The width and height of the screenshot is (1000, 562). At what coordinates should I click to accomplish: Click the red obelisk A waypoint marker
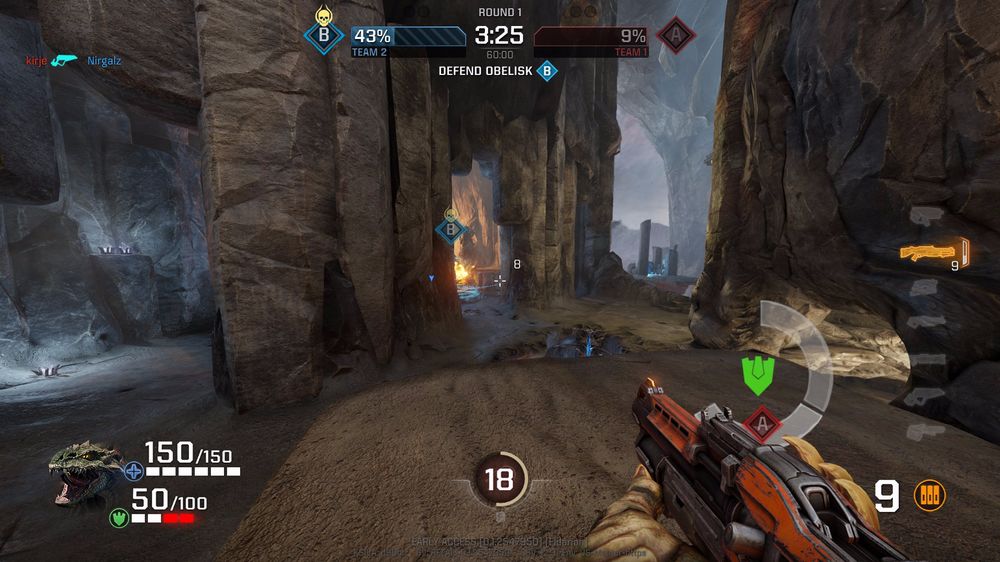(762, 423)
